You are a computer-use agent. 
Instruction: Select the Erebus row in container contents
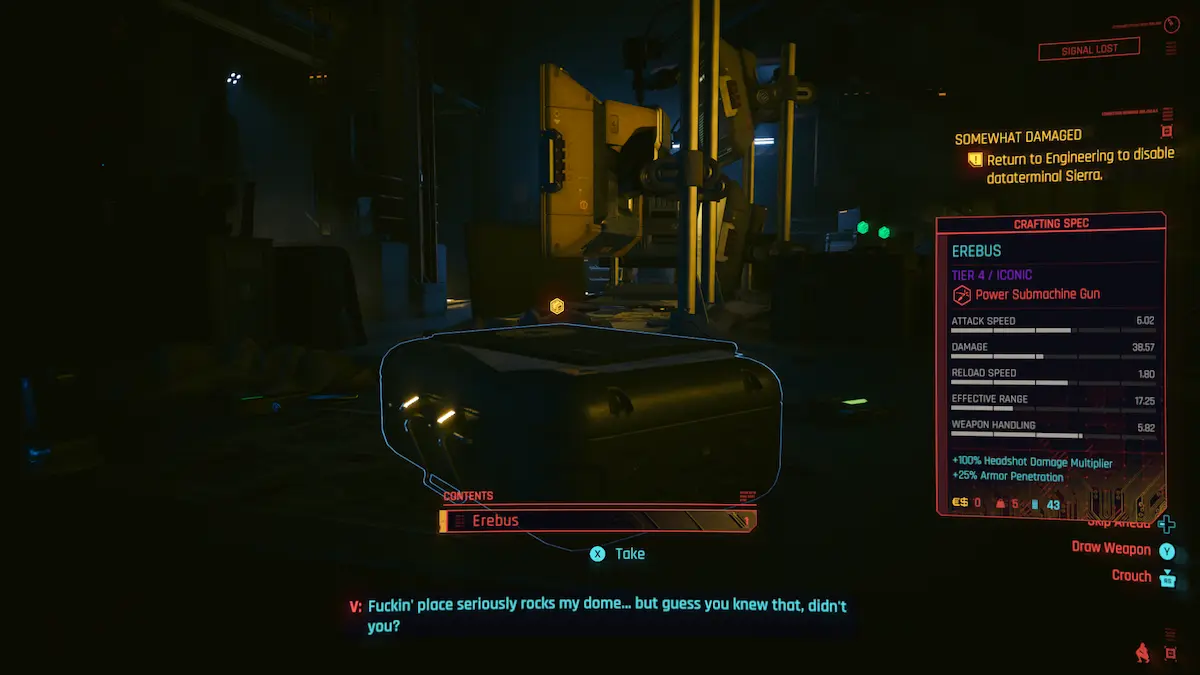(x=597, y=521)
